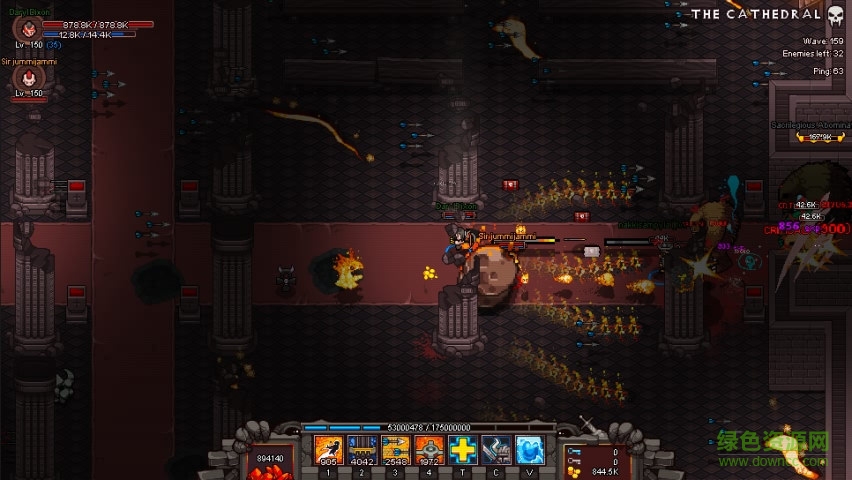Cast the blue ice ability on V

[530, 451]
